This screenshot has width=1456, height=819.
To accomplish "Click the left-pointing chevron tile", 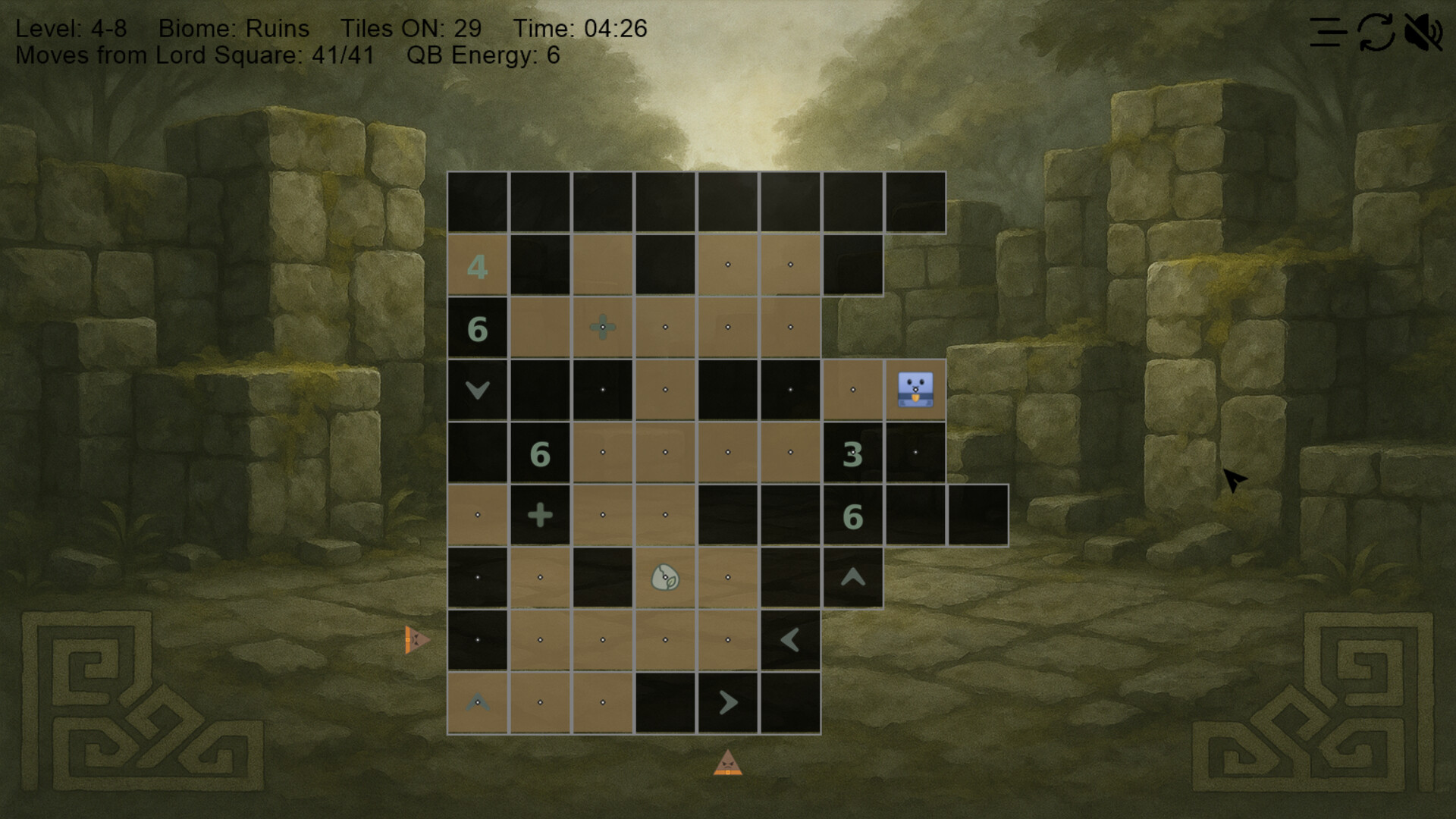I will [790, 639].
